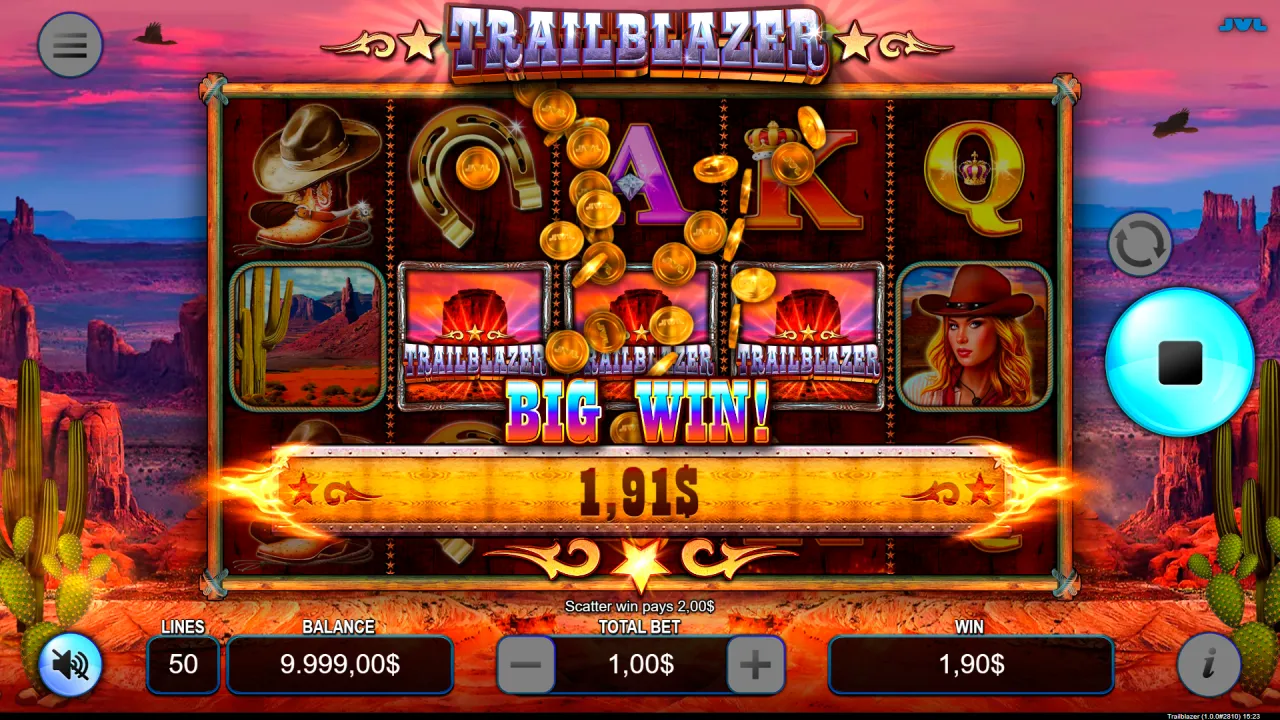
Task: Click the scatter win message text
Action: tap(639, 607)
